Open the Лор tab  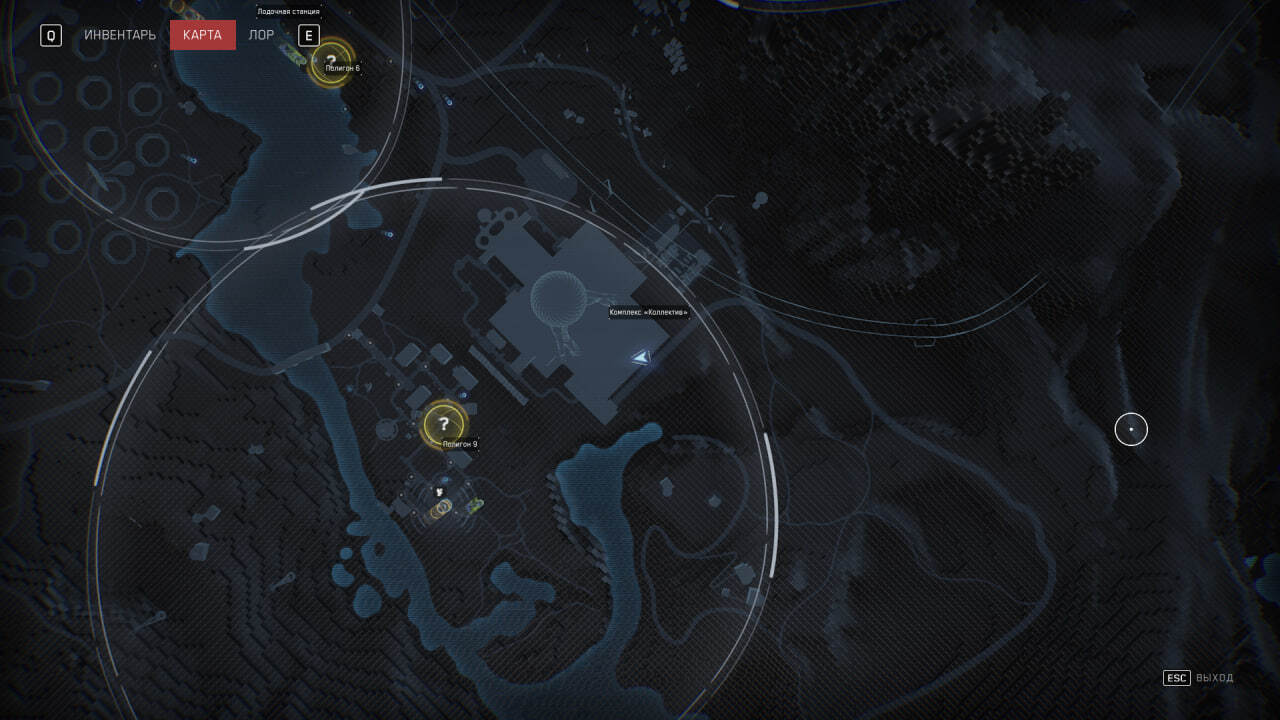click(261, 35)
